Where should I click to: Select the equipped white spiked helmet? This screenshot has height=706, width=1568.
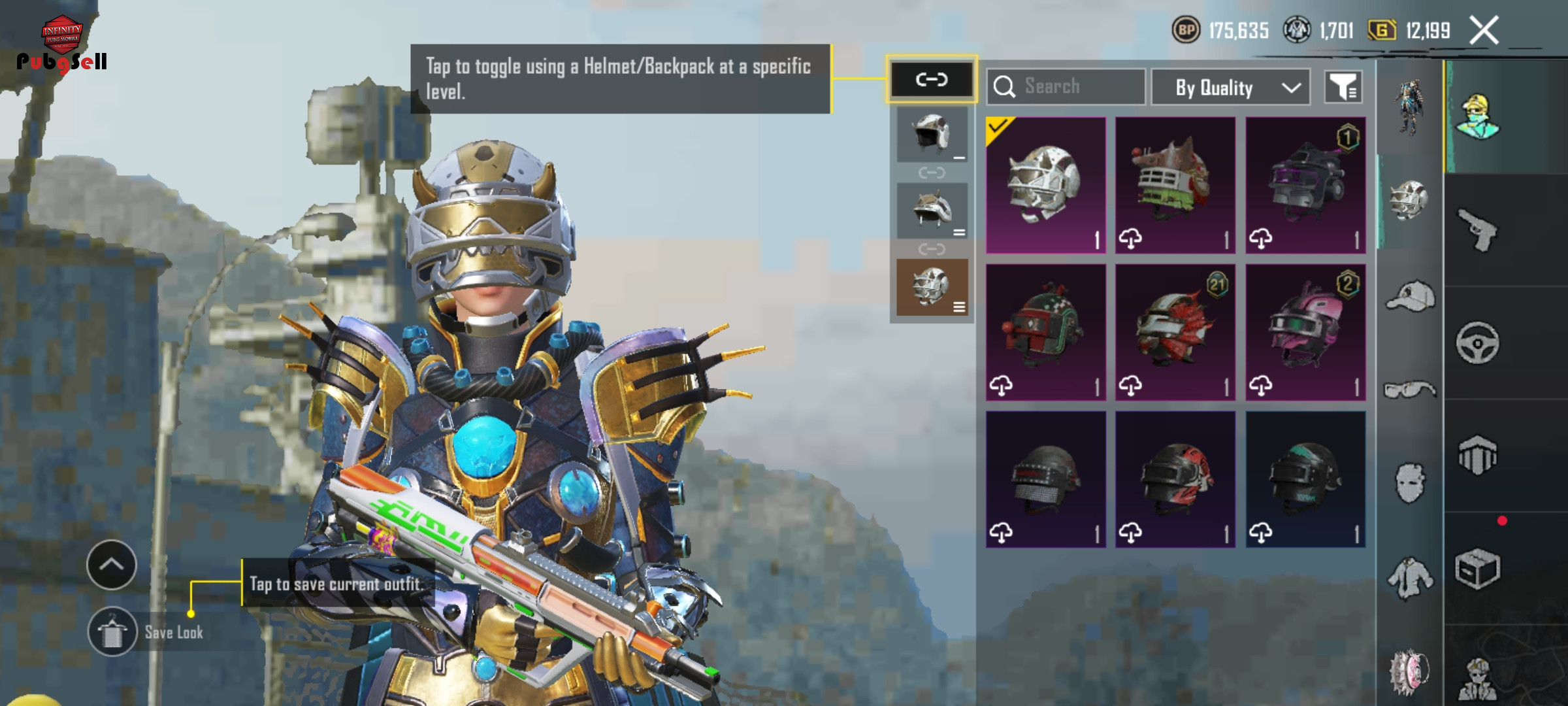[1045, 184]
